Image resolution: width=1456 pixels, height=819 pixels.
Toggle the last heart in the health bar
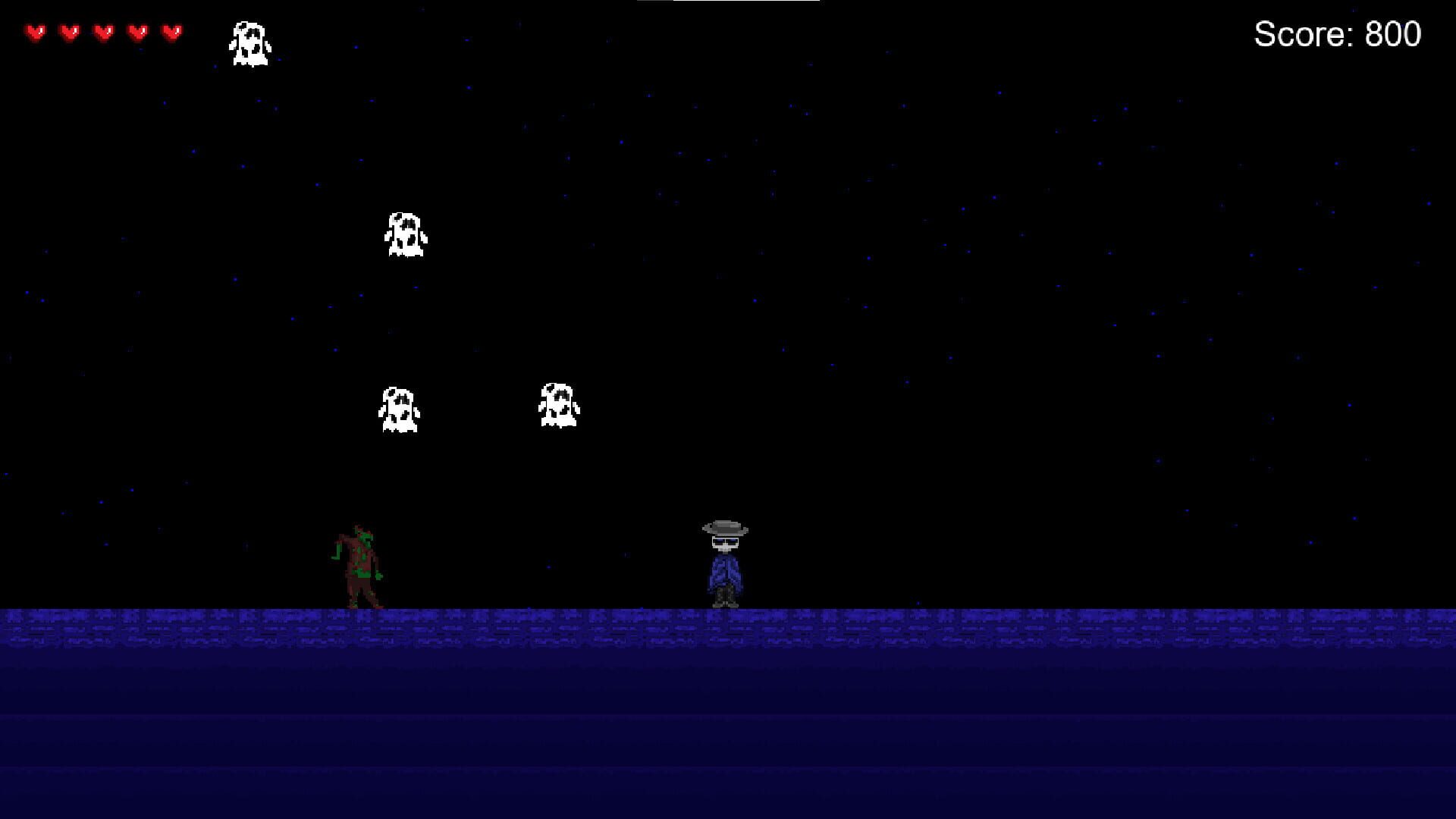[171, 33]
